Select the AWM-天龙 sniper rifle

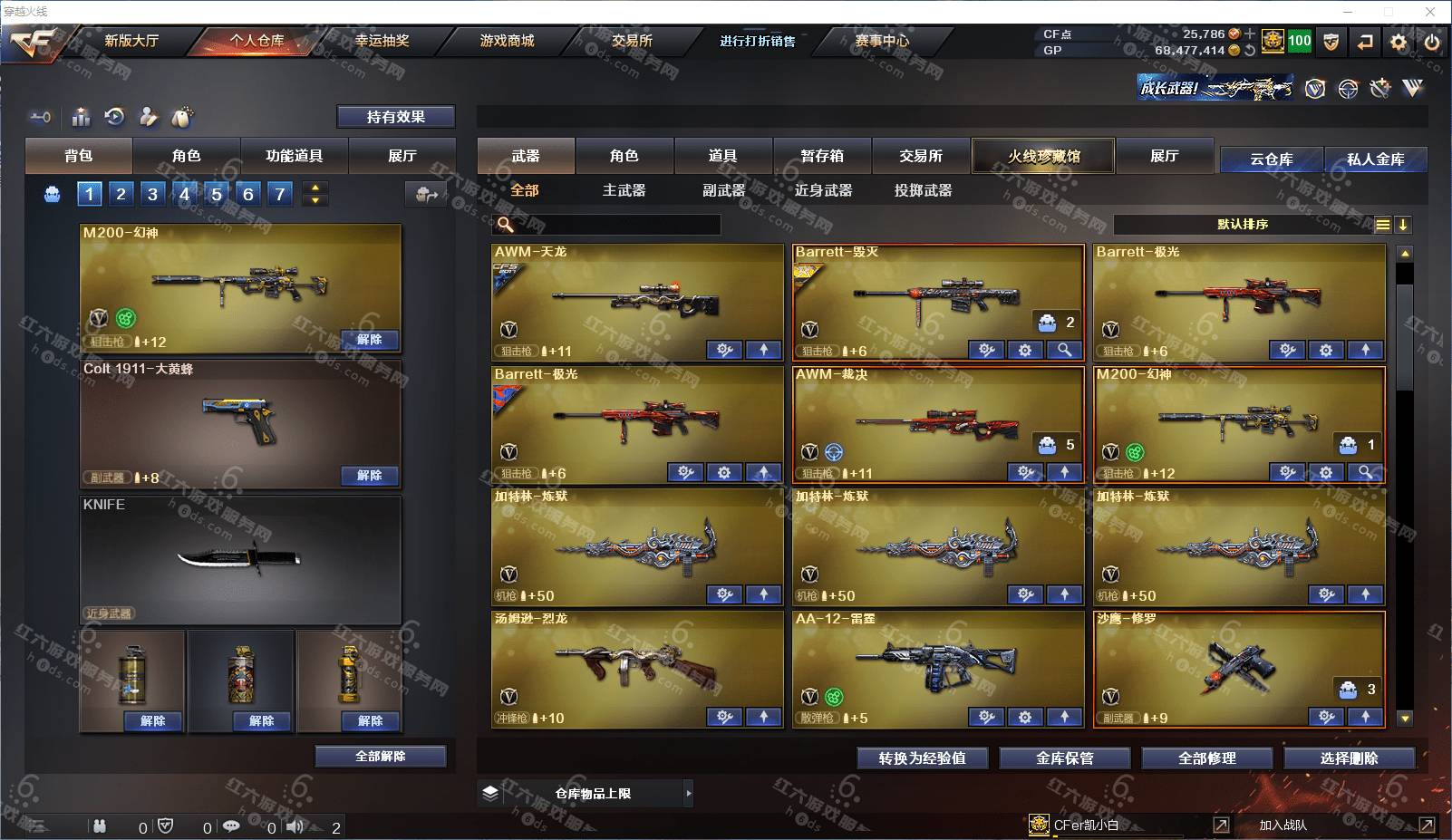(x=637, y=299)
